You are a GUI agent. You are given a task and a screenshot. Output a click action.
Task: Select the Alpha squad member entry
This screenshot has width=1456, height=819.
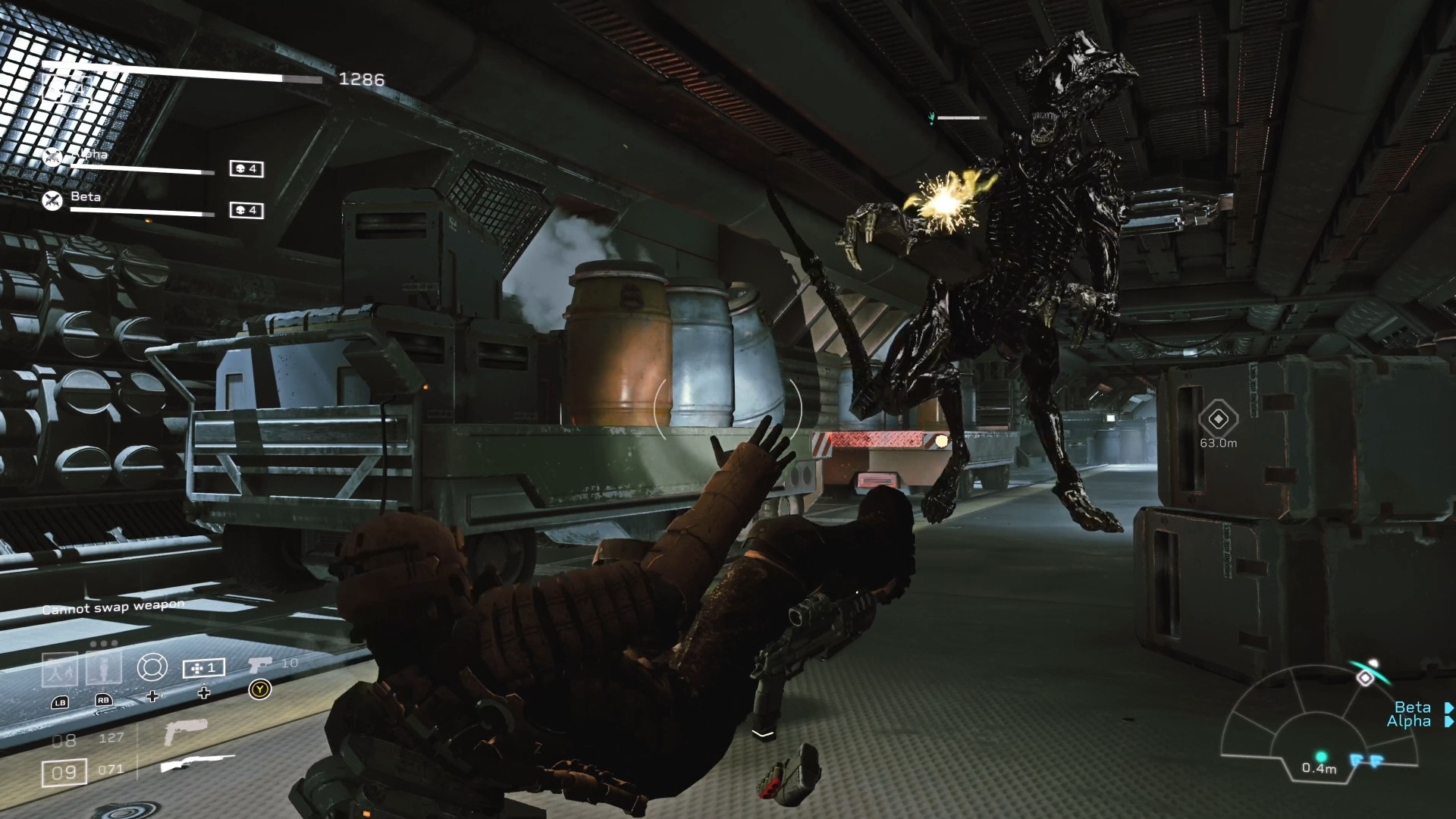90,155
